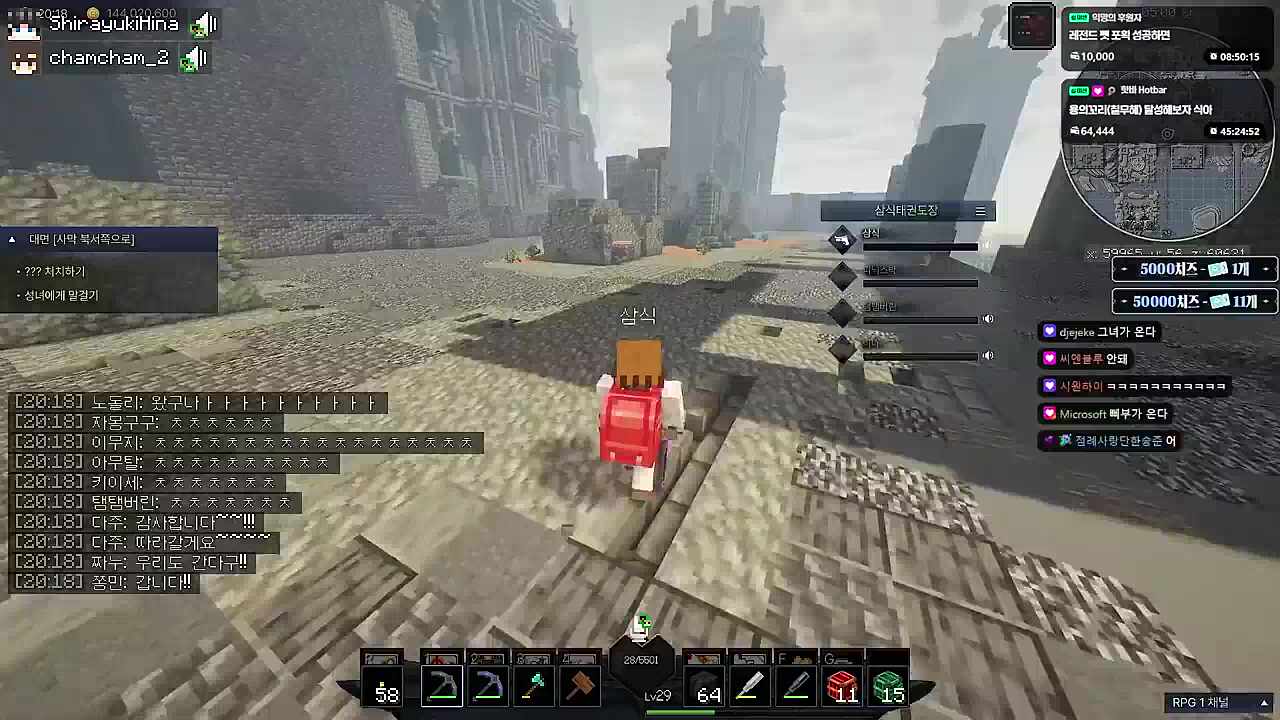This screenshot has width=1280, height=720.
Task: Open the 삼식태권도장 panel hamburger menu
Action: 980,211
